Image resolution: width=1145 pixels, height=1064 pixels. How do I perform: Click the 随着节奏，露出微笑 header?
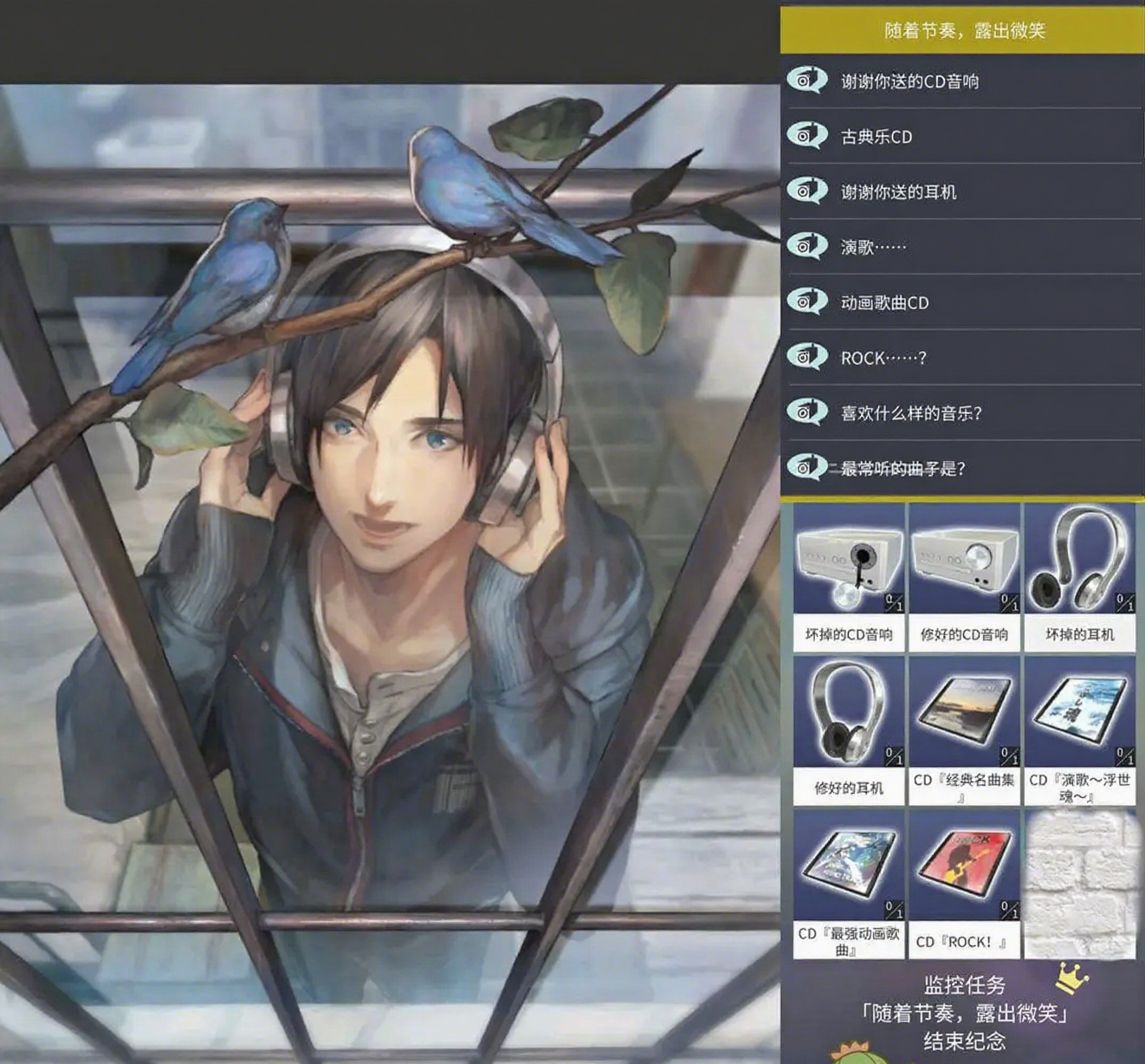[x=964, y=31]
